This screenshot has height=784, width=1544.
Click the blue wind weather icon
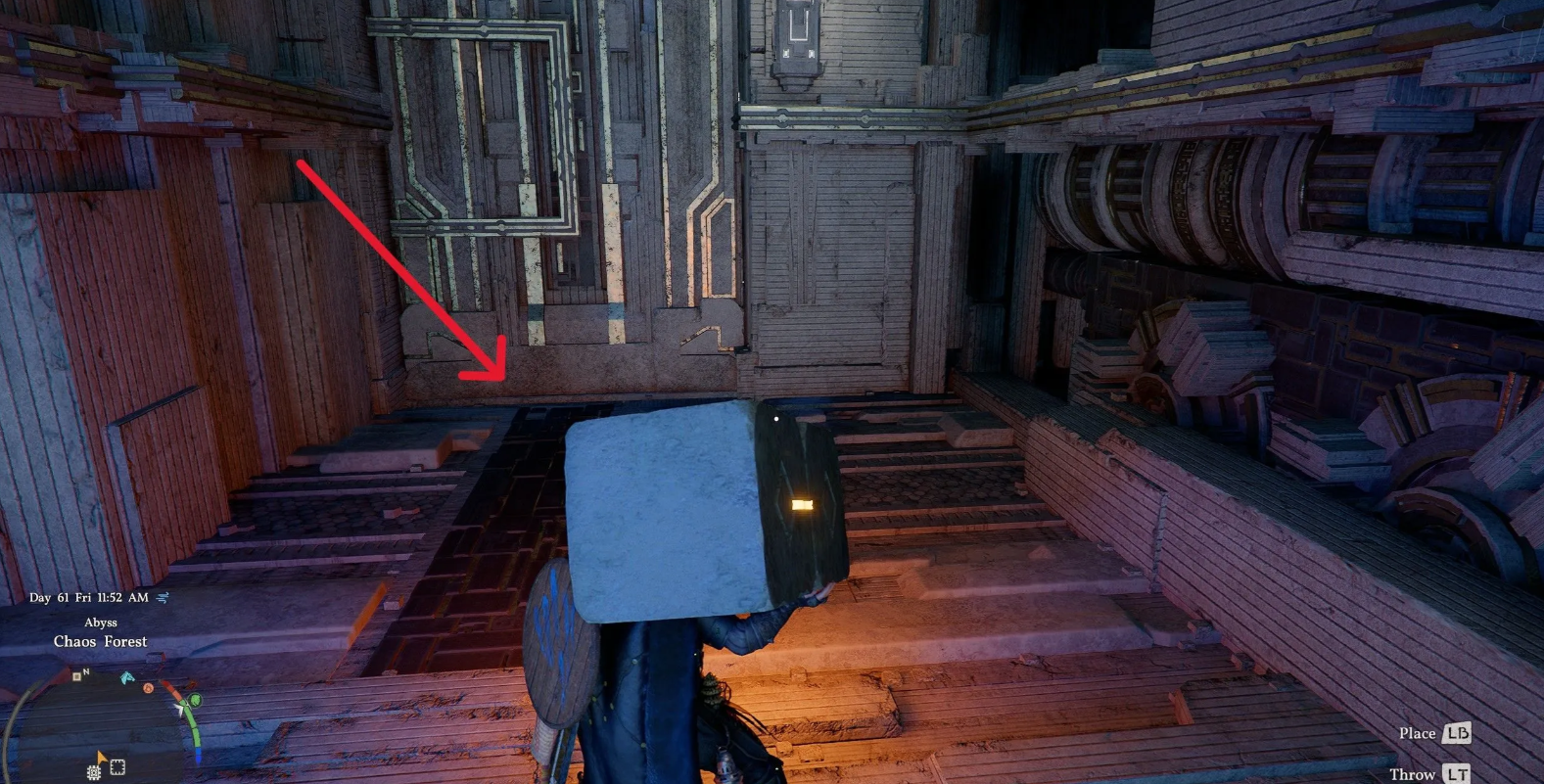coord(163,597)
